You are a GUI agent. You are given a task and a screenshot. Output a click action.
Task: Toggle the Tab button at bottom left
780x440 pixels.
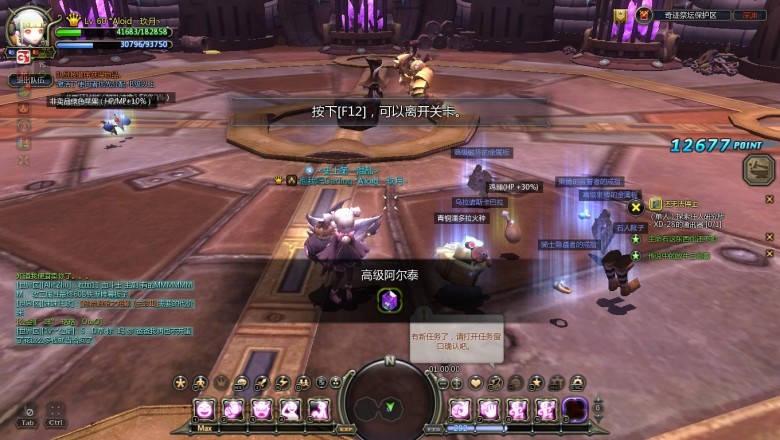coord(28,413)
